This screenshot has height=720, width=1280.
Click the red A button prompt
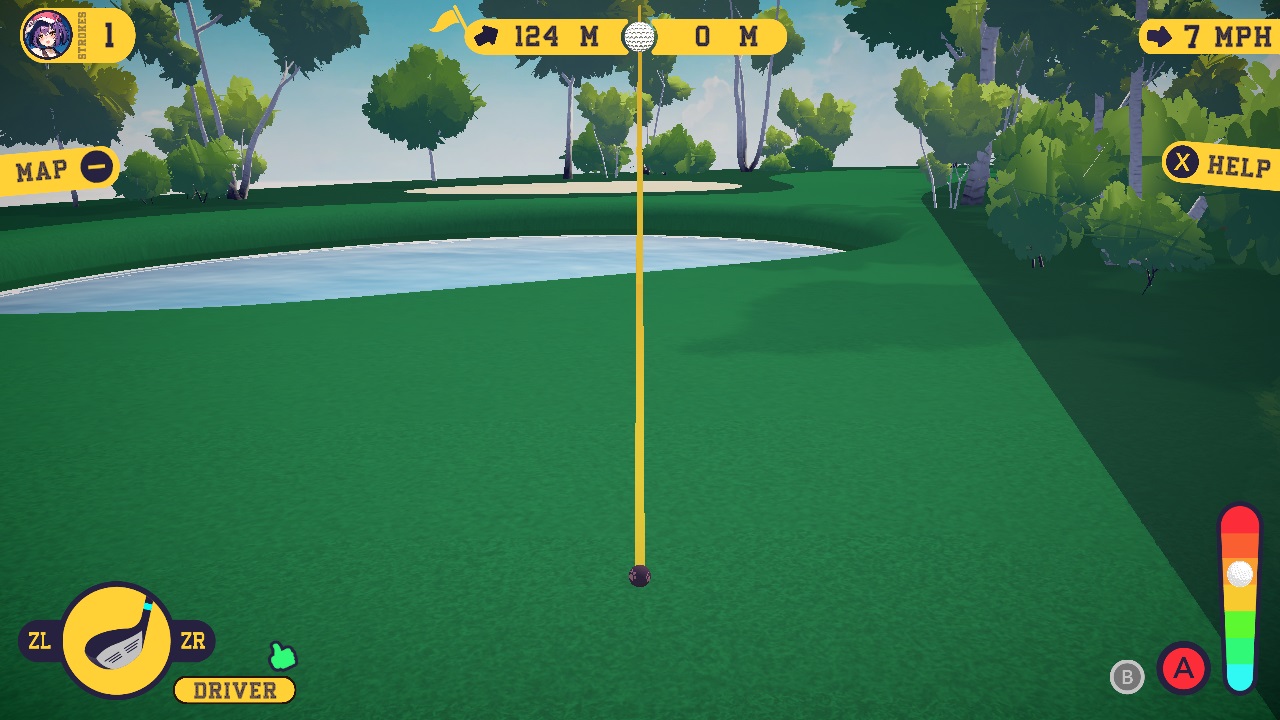1183,669
